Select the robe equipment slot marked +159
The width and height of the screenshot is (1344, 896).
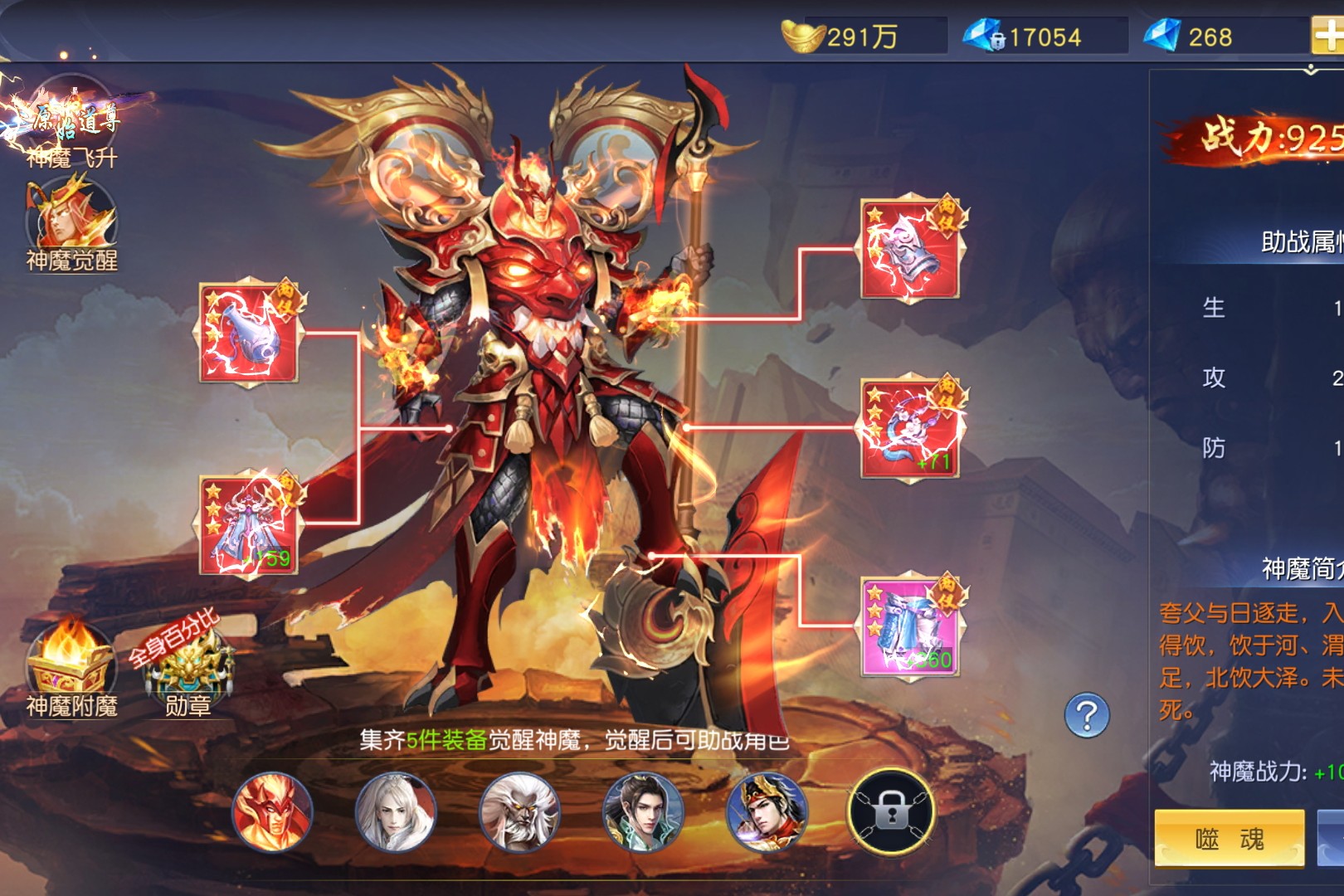(250, 524)
